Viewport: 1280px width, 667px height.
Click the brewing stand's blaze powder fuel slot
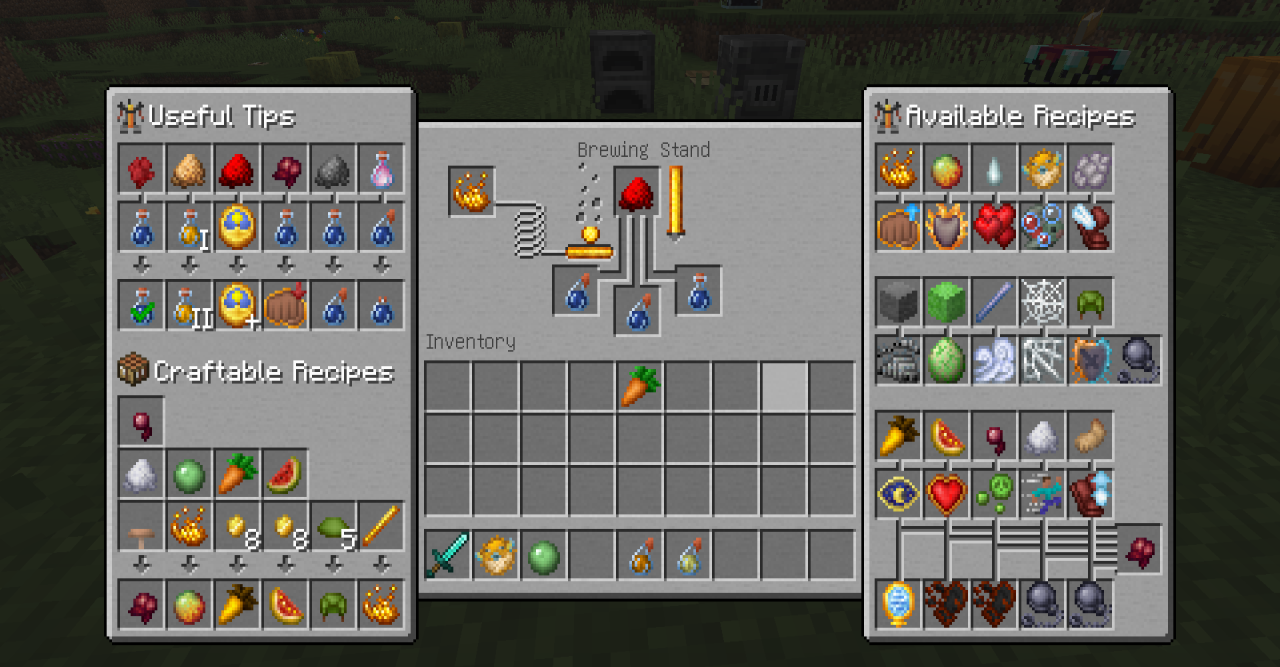(471, 191)
